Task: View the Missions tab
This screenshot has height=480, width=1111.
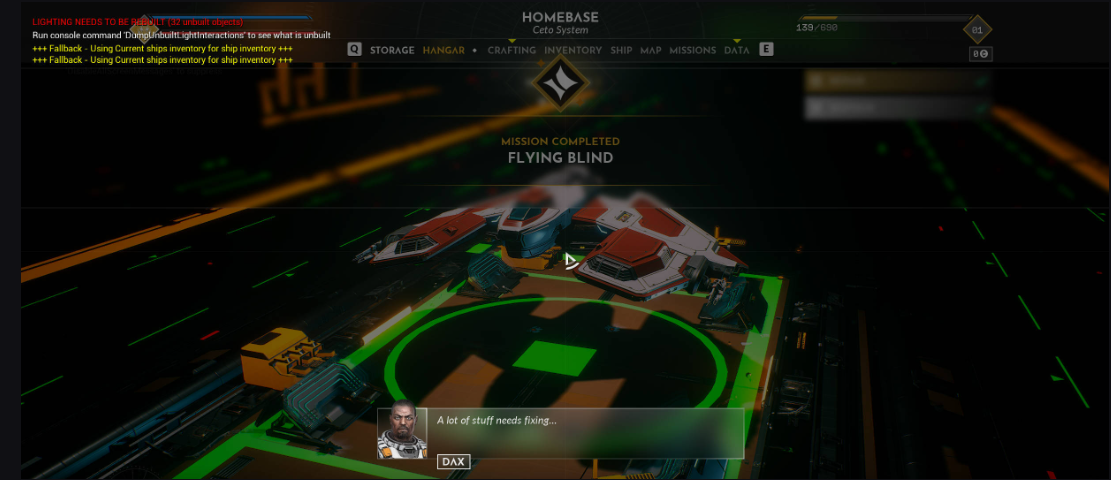Action: [693, 50]
